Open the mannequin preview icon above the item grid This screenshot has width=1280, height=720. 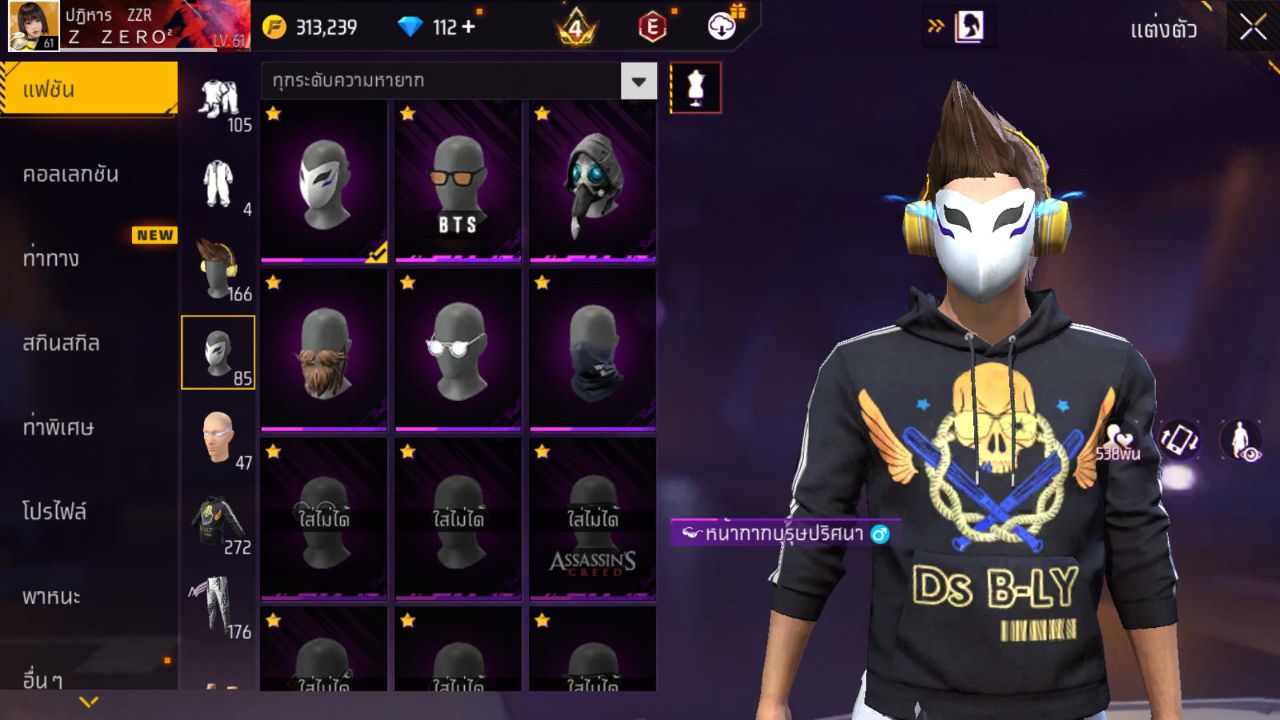pyautogui.click(x=694, y=86)
